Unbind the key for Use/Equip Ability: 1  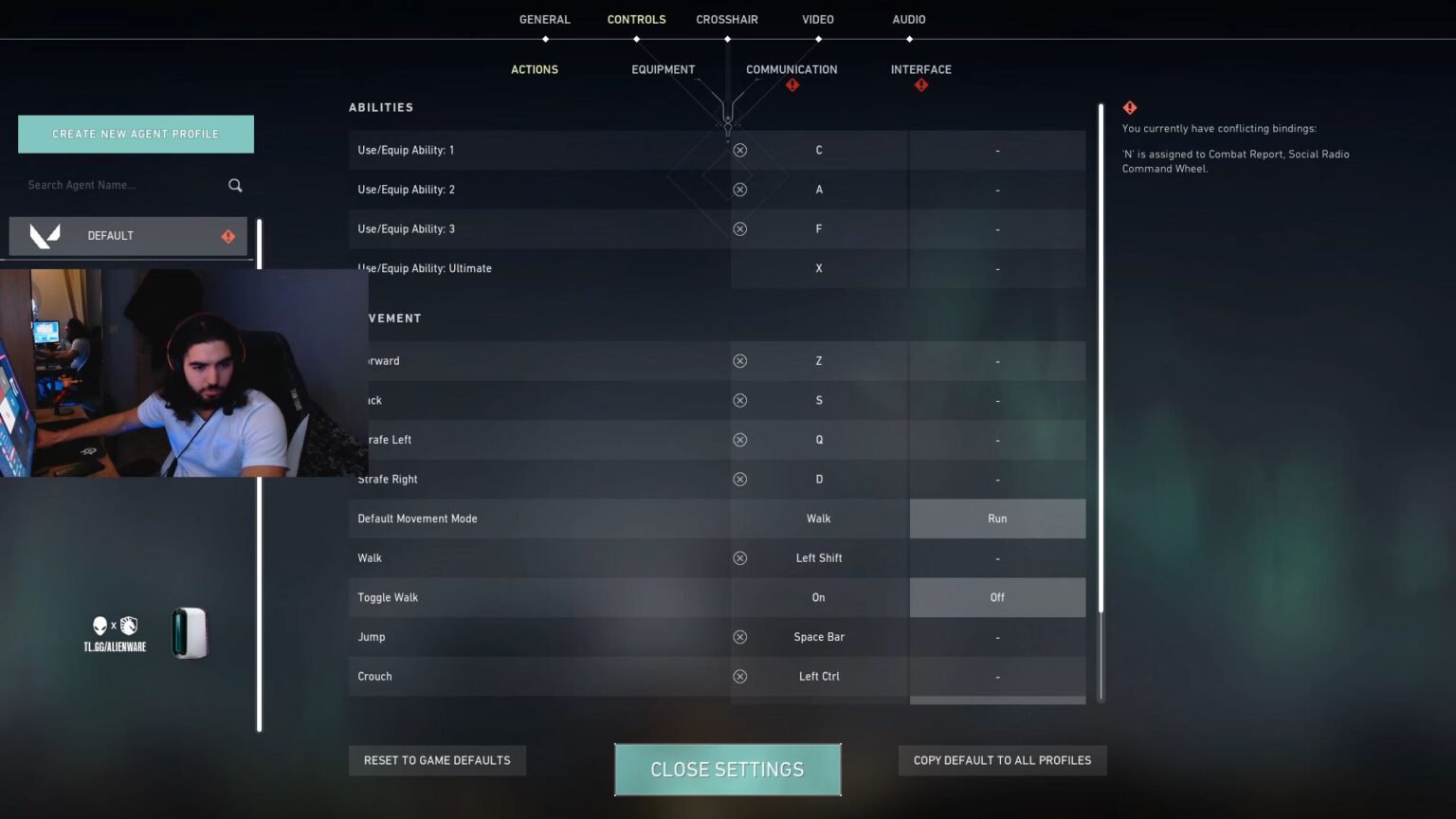pos(740,150)
